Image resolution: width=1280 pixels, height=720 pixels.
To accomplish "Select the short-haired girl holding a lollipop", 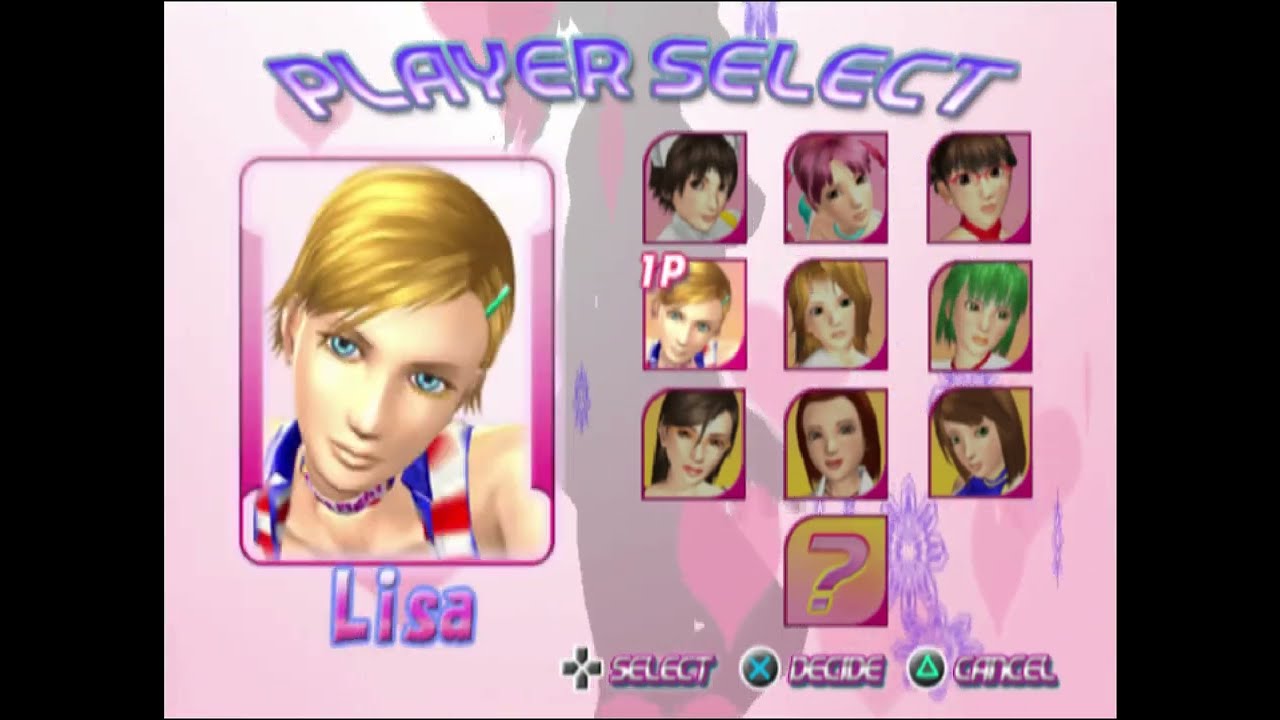I will pos(695,189).
